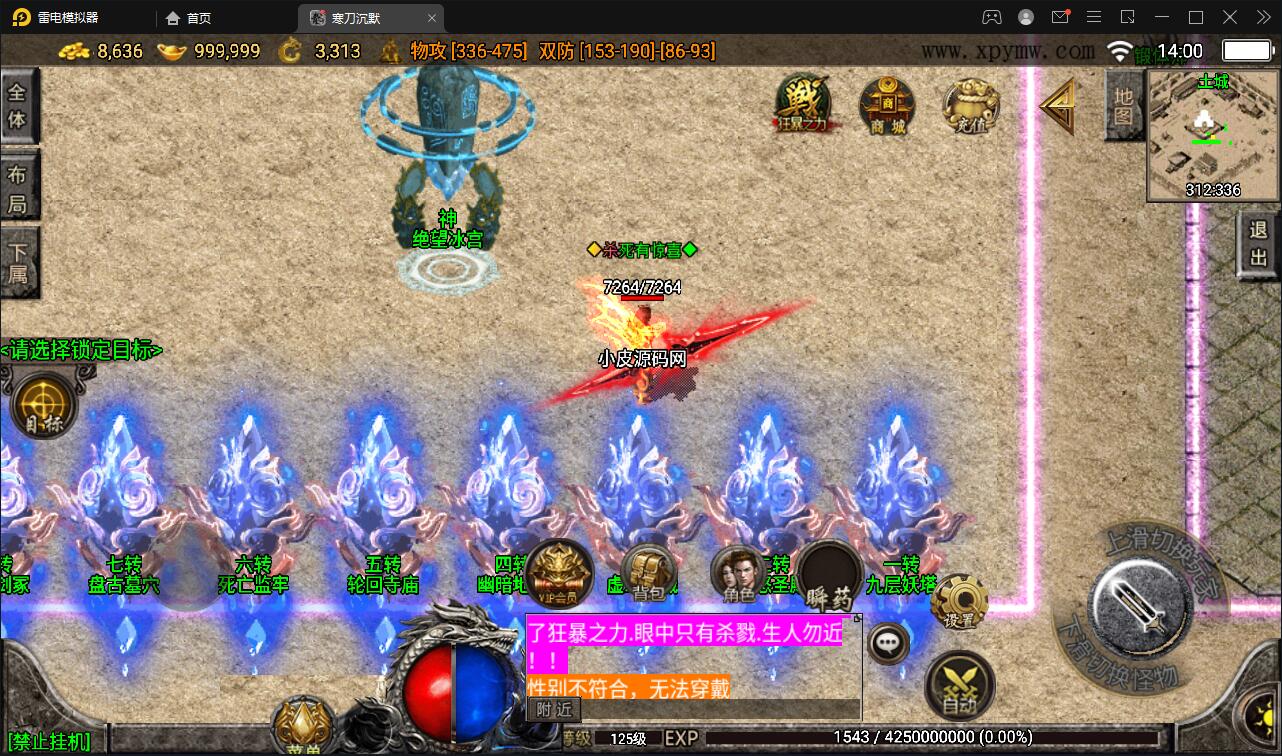
Task: Open the chat bubble icon
Action: coord(886,643)
